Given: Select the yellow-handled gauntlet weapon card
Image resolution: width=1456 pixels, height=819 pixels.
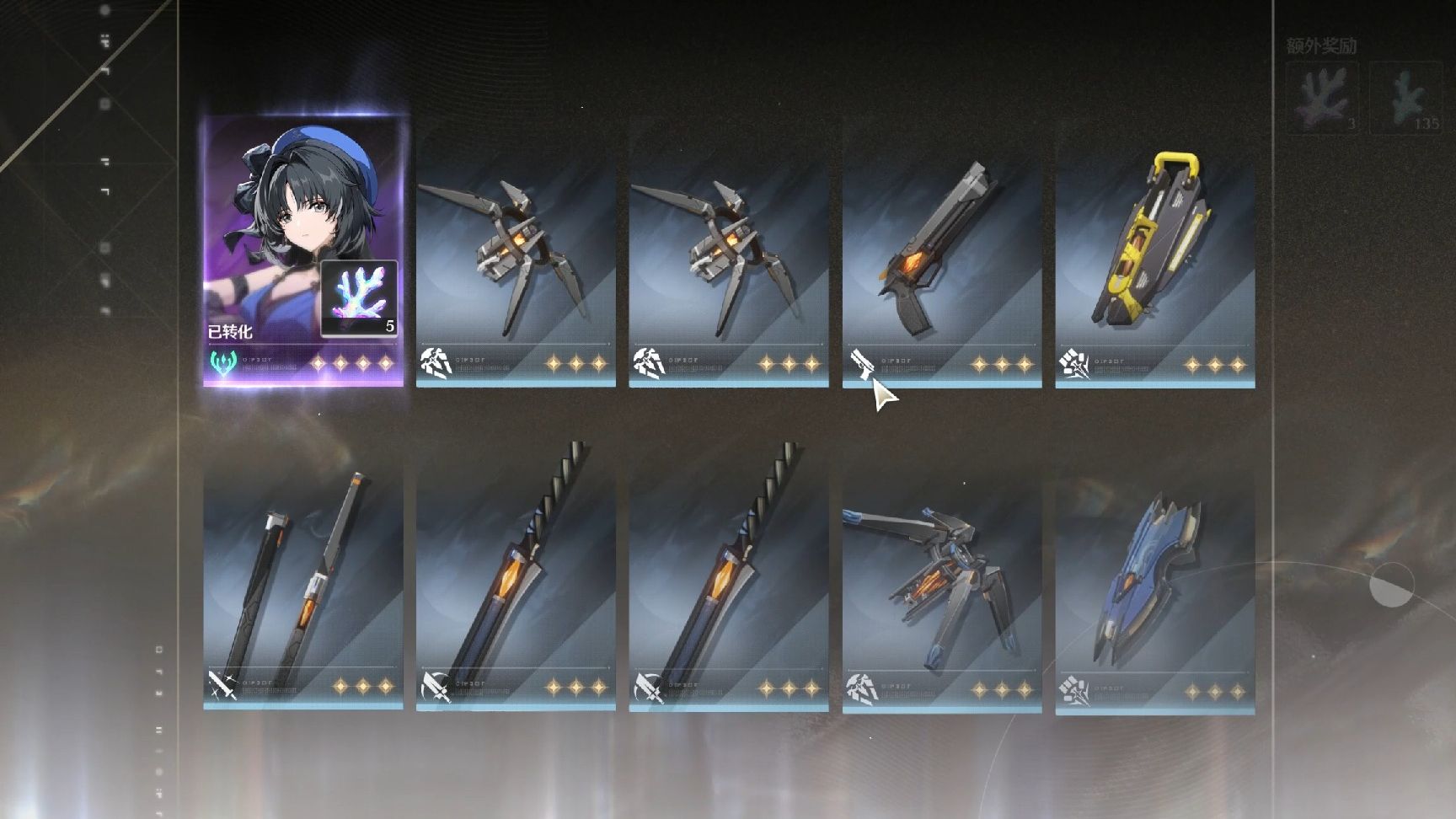Looking at the screenshot, I should pos(1154,270).
